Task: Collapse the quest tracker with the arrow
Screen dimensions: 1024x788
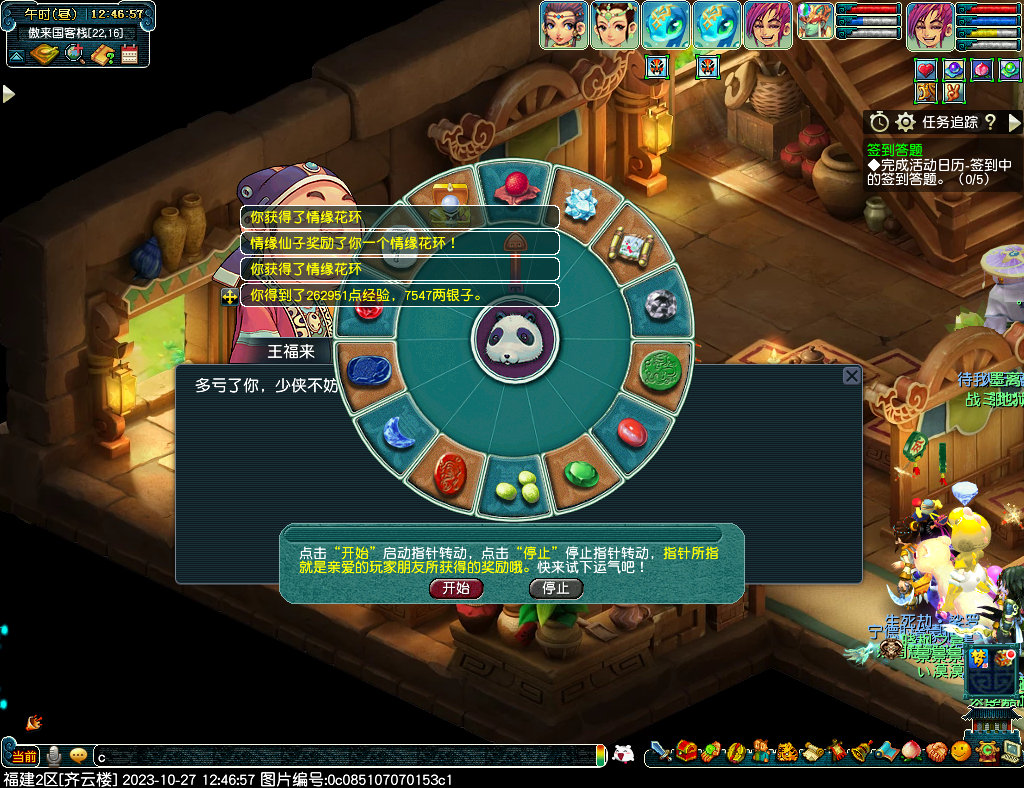Action: pyautogui.click(x=1014, y=122)
